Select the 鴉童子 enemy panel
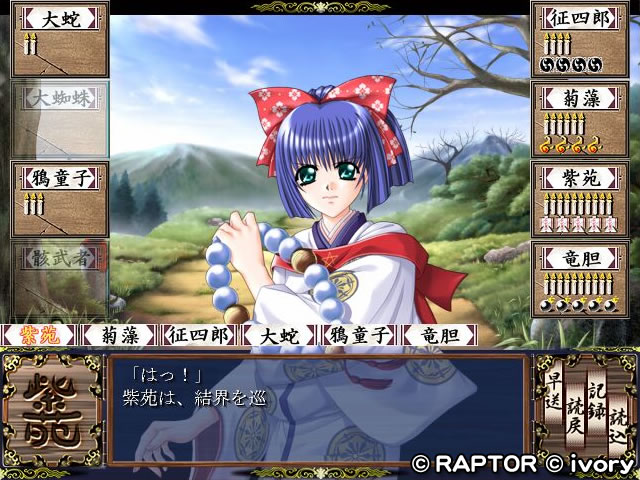This screenshot has width=640, height=480. point(60,197)
